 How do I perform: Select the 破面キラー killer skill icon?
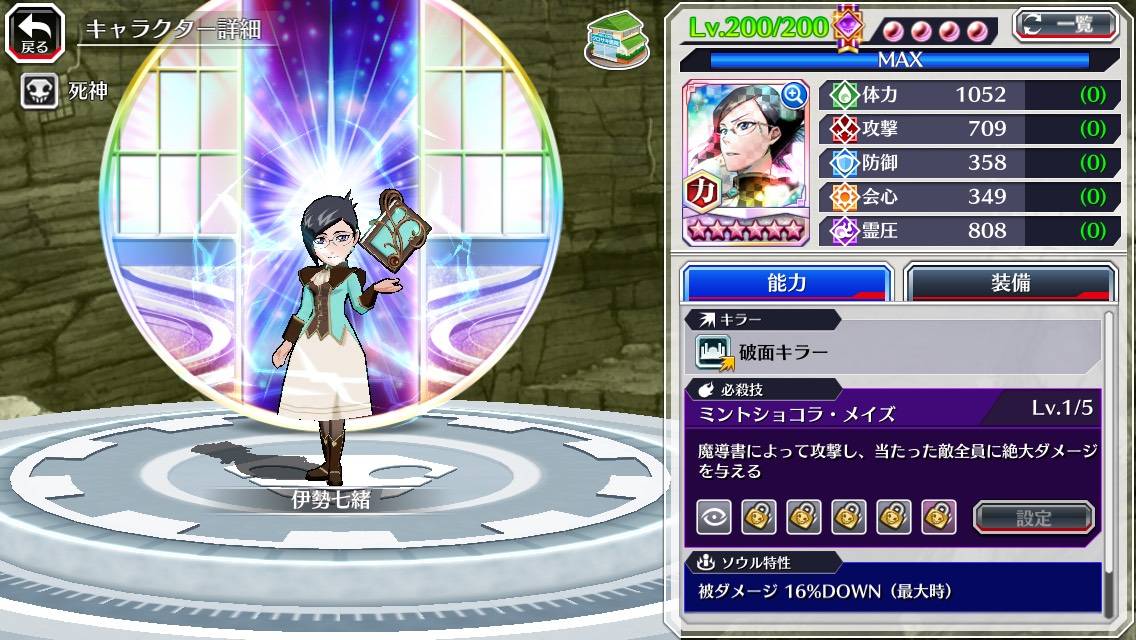point(714,352)
